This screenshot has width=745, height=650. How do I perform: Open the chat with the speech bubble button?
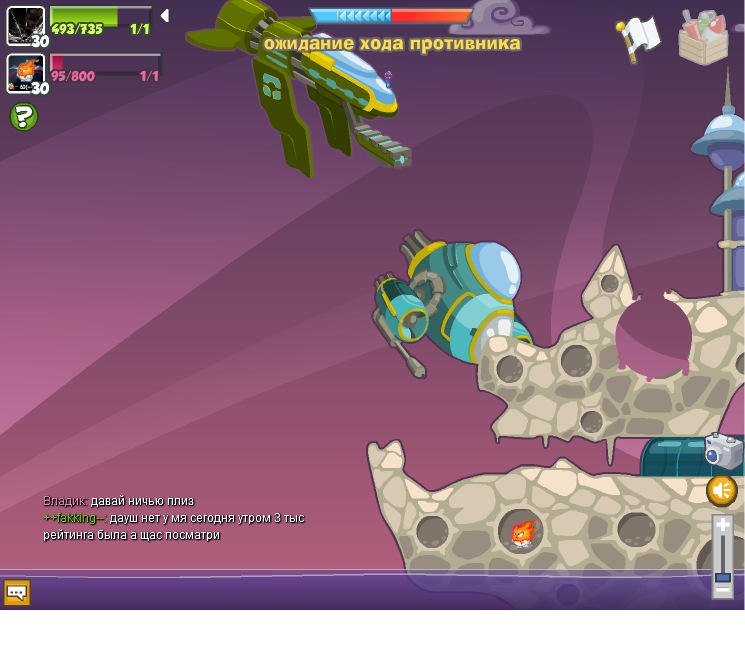click(17, 592)
